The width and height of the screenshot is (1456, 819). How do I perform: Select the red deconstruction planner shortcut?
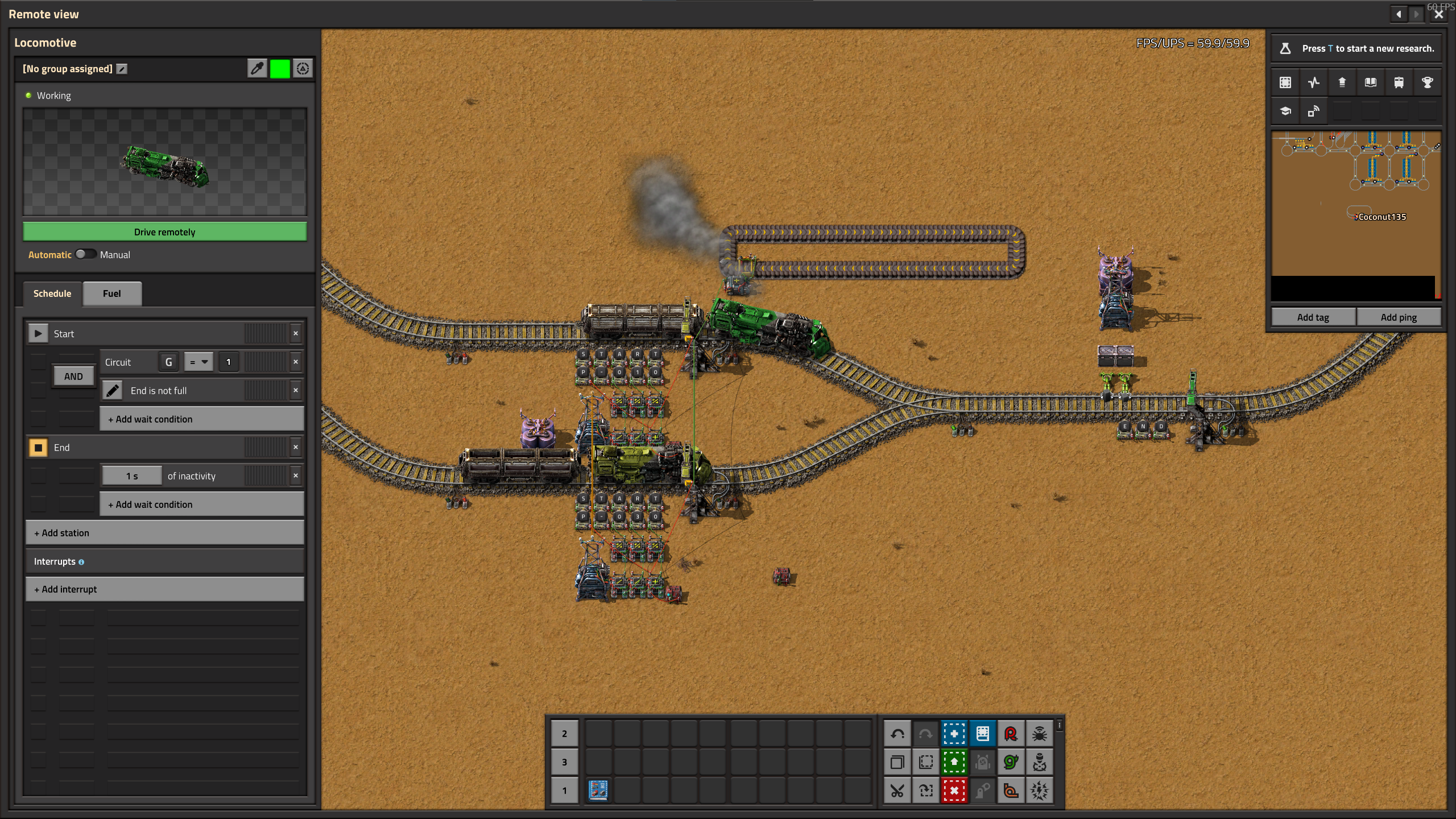(x=954, y=790)
